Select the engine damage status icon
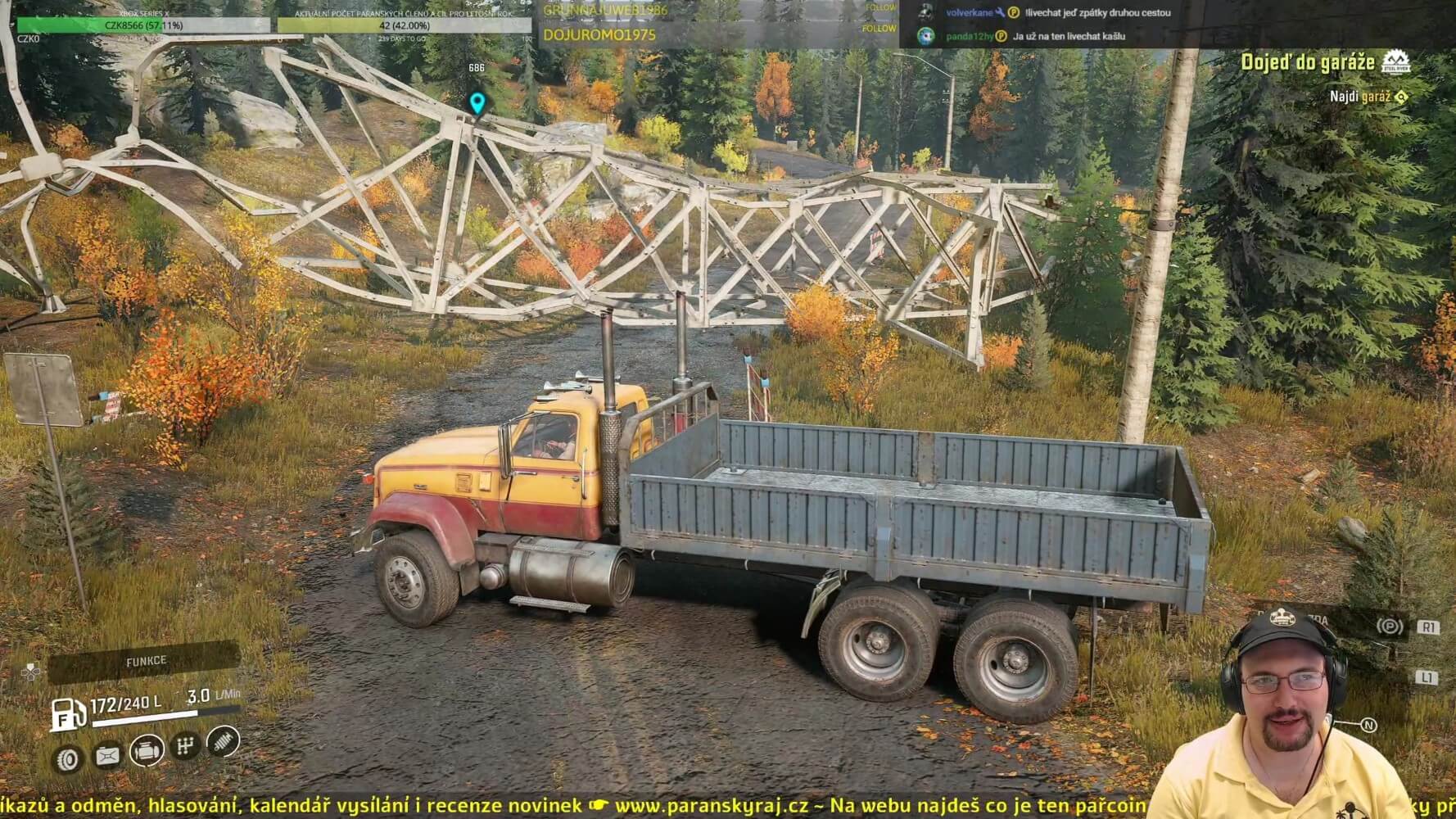 coord(147,749)
